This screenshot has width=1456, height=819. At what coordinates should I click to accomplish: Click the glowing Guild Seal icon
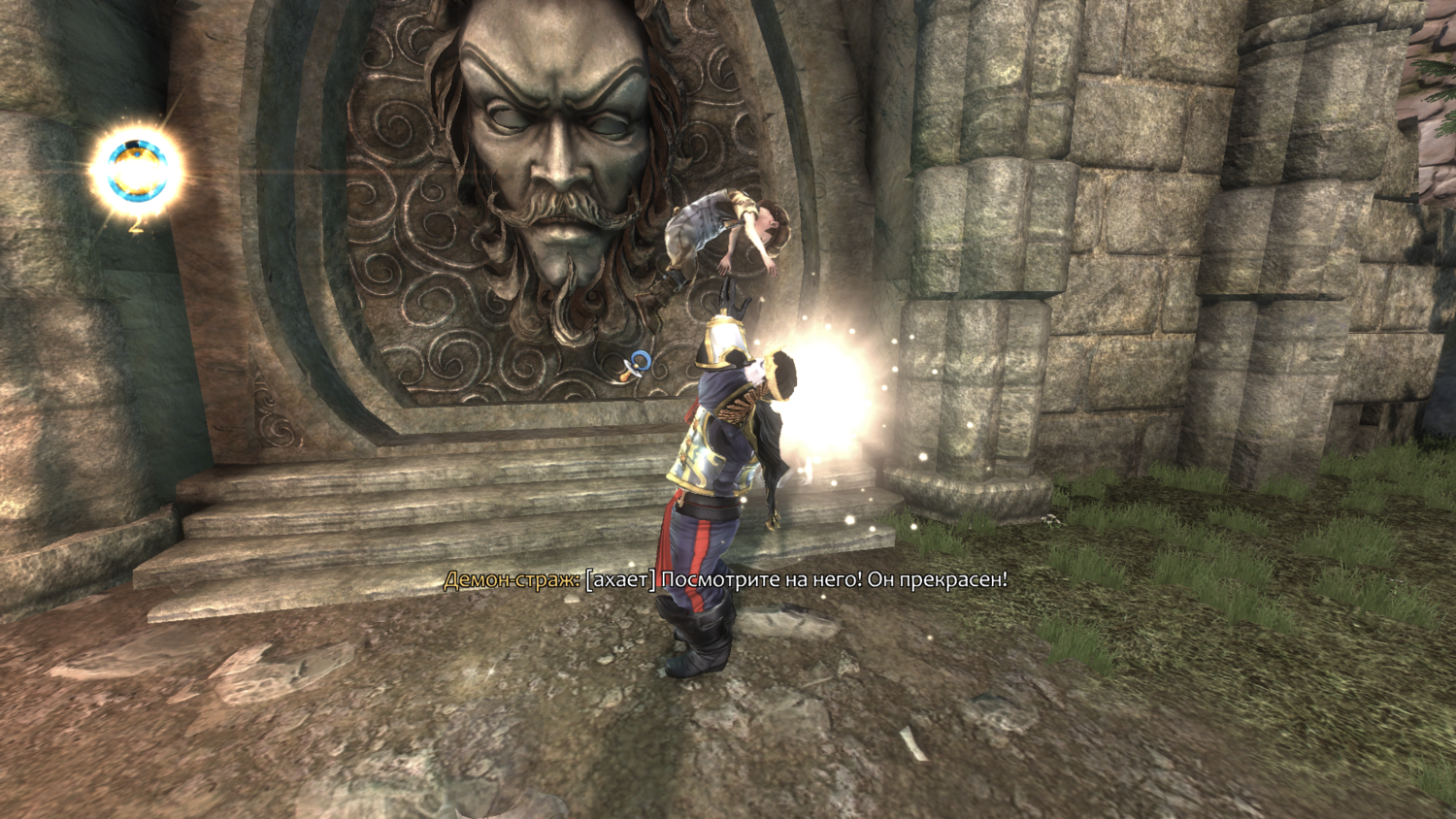coord(137,171)
